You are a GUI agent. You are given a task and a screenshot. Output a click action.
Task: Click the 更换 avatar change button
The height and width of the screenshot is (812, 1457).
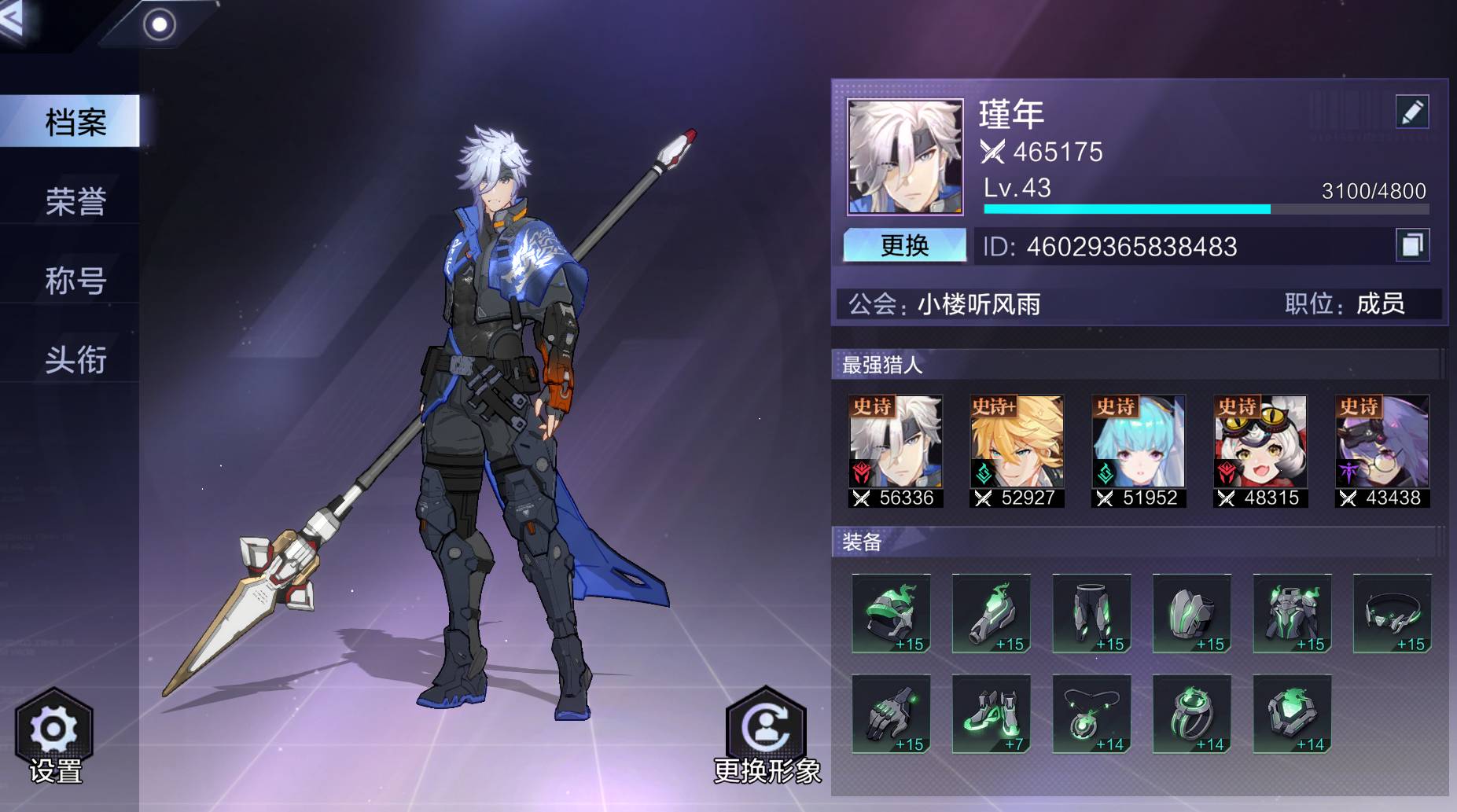point(904,245)
